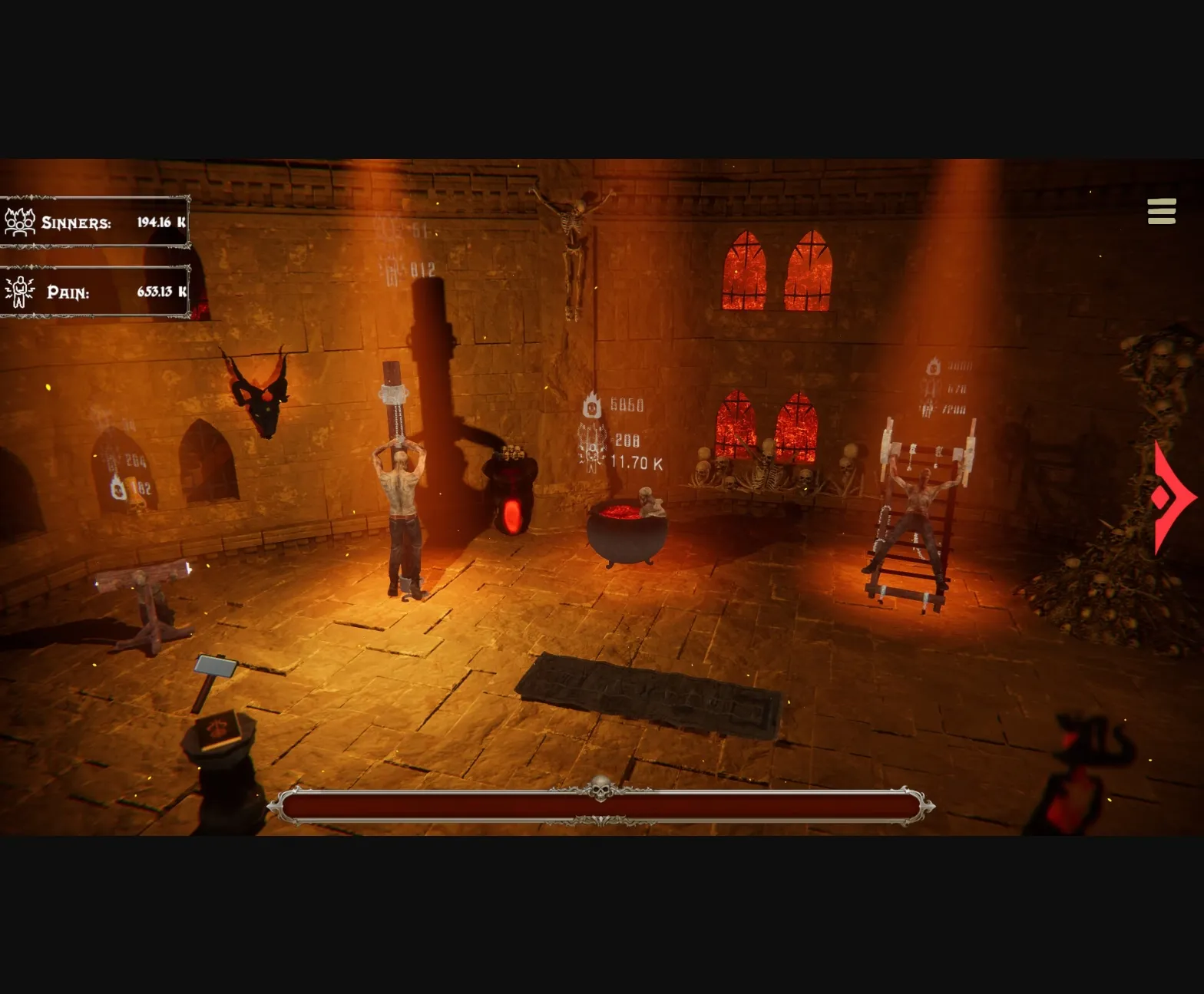Click the book on the stone pedestal
Image resolution: width=1204 pixels, height=994 pixels.
tap(220, 731)
